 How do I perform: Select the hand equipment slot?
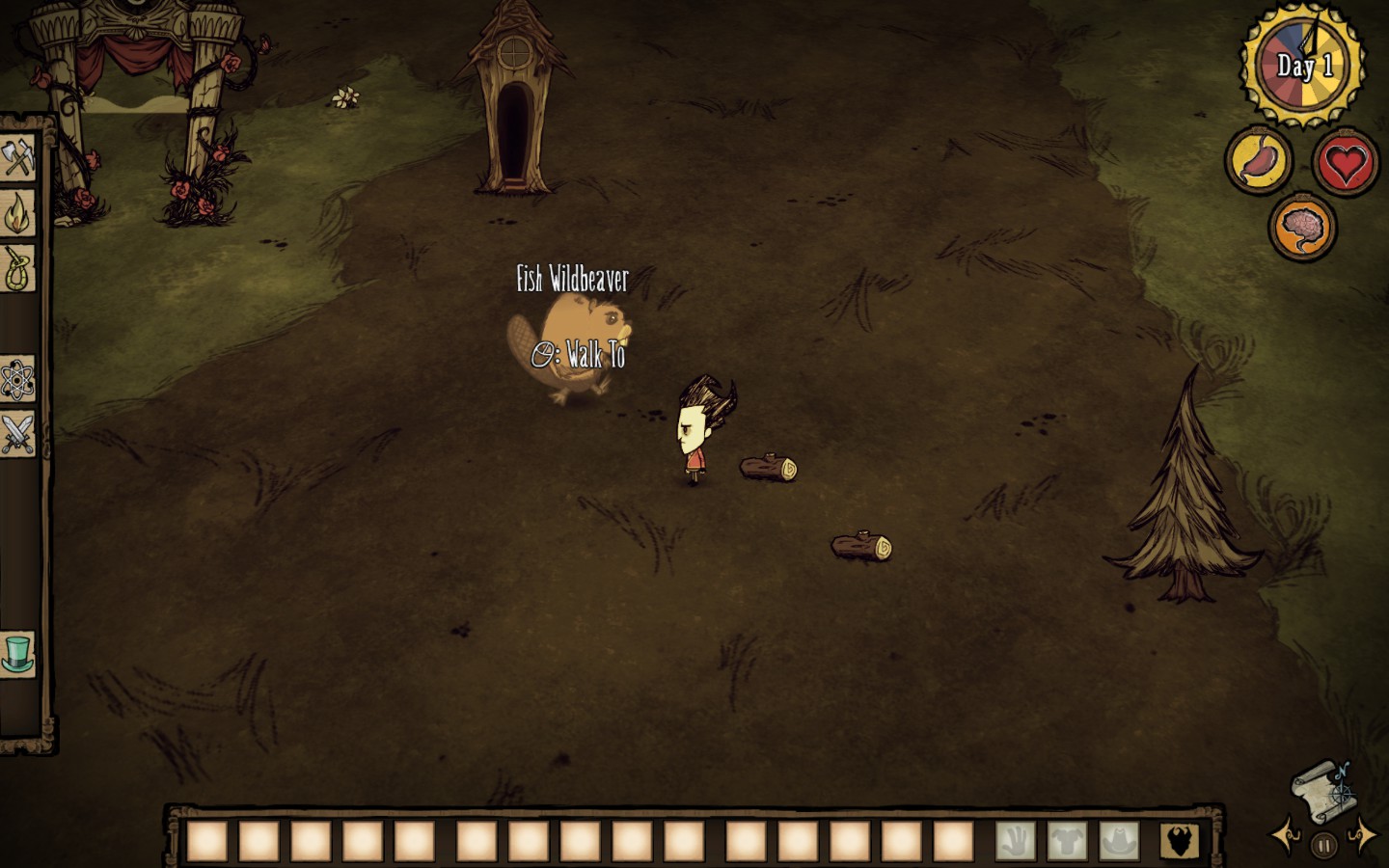click(1015, 841)
